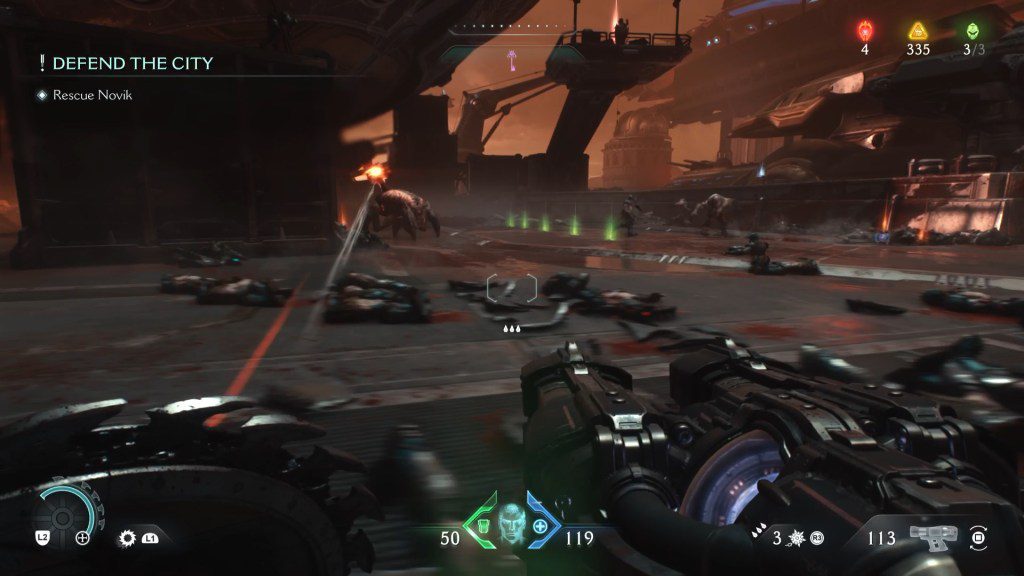Click the red flame token icon
Viewport: 1024px width, 576px height.
click(865, 30)
